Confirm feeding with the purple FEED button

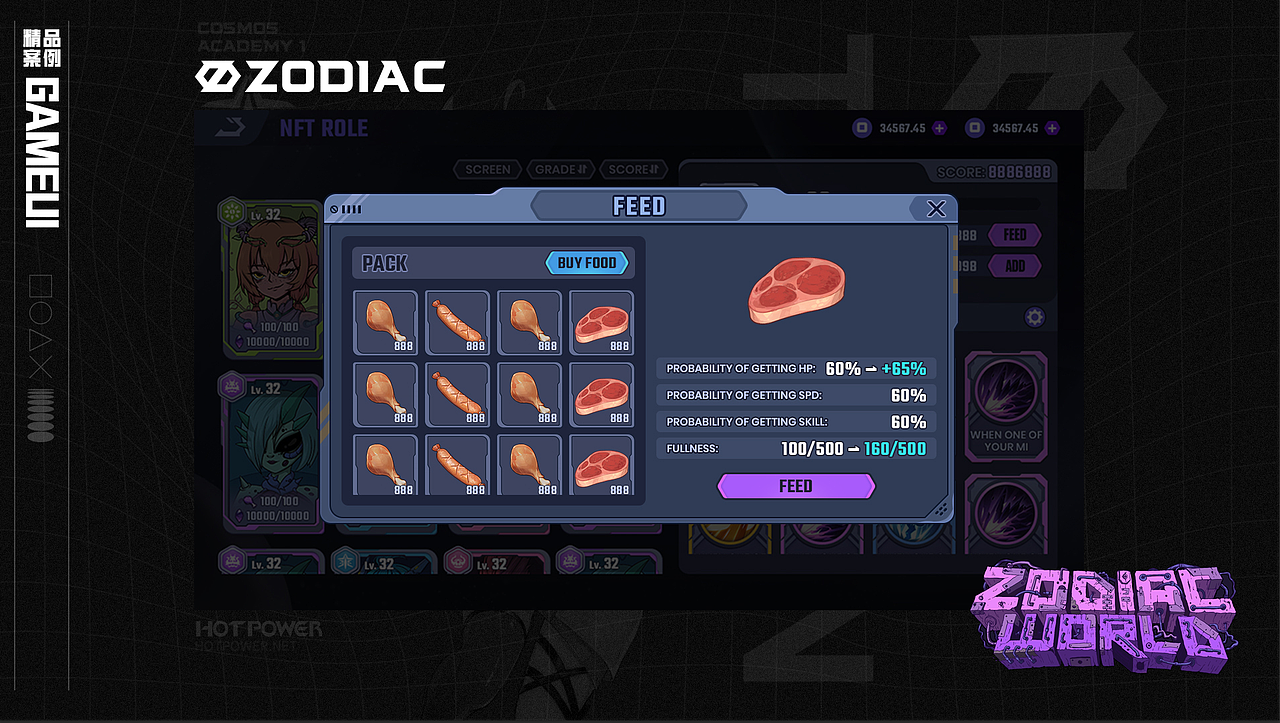(796, 486)
